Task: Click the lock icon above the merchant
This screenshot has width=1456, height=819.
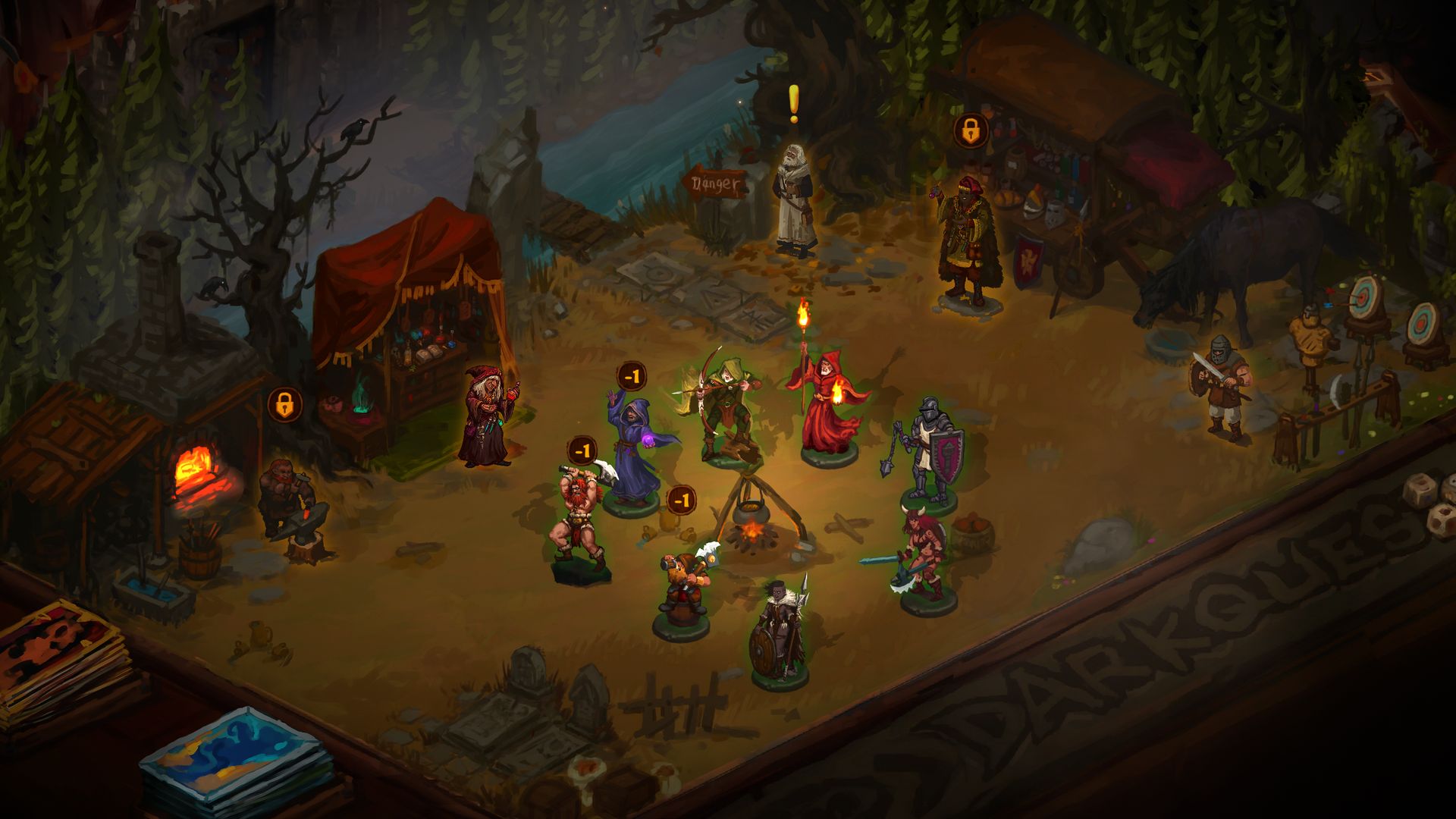Action: (x=971, y=131)
